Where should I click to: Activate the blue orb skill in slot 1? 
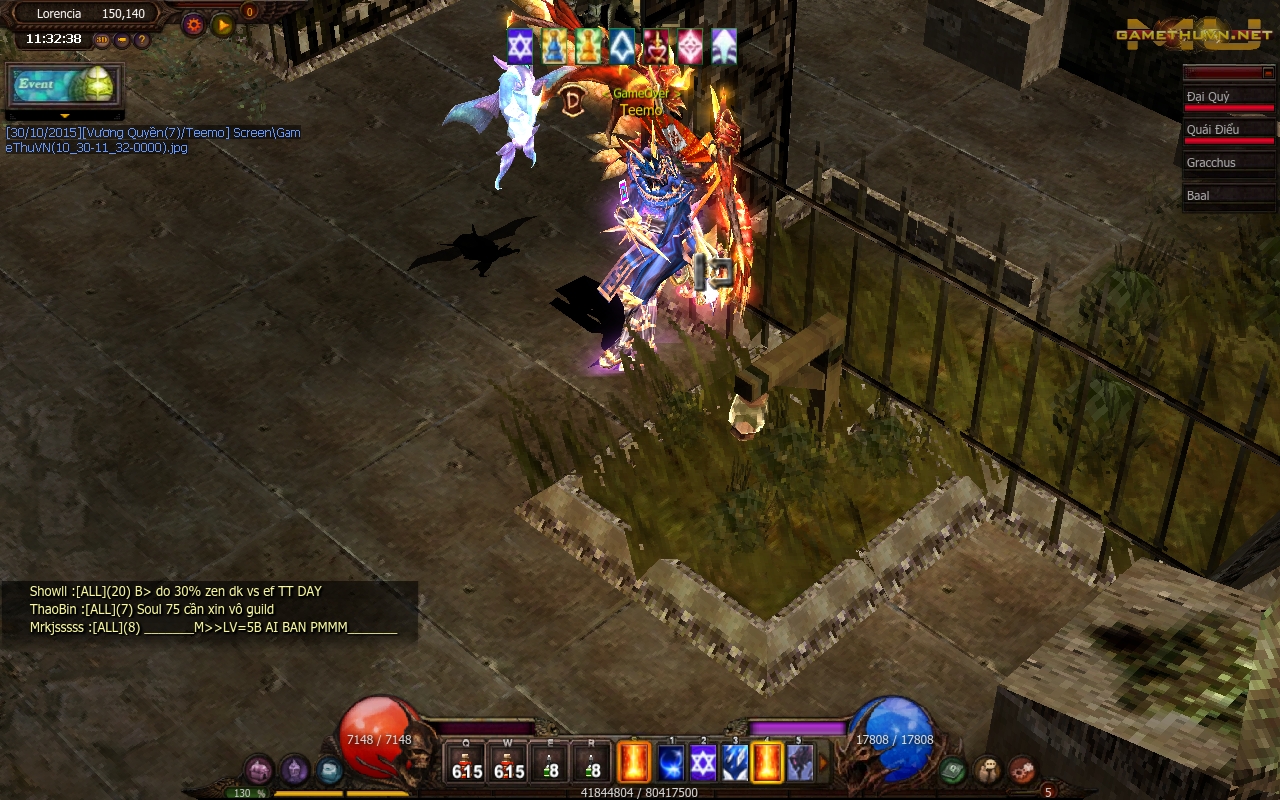click(x=671, y=763)
